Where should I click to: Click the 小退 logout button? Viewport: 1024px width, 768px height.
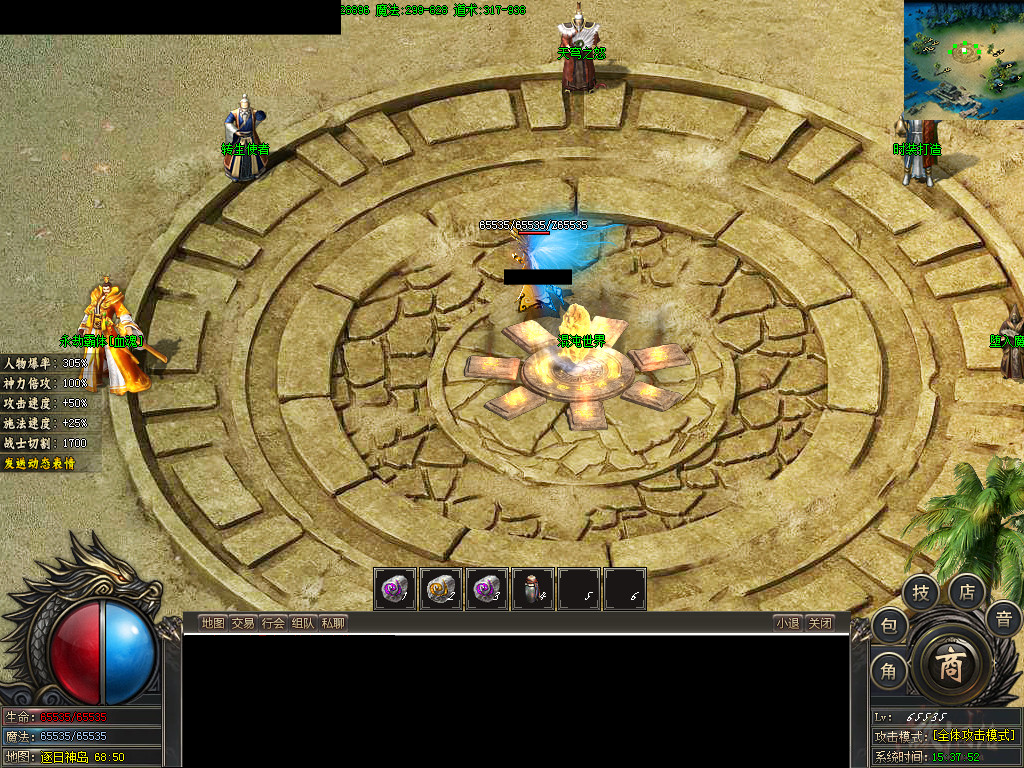(787, 623)
